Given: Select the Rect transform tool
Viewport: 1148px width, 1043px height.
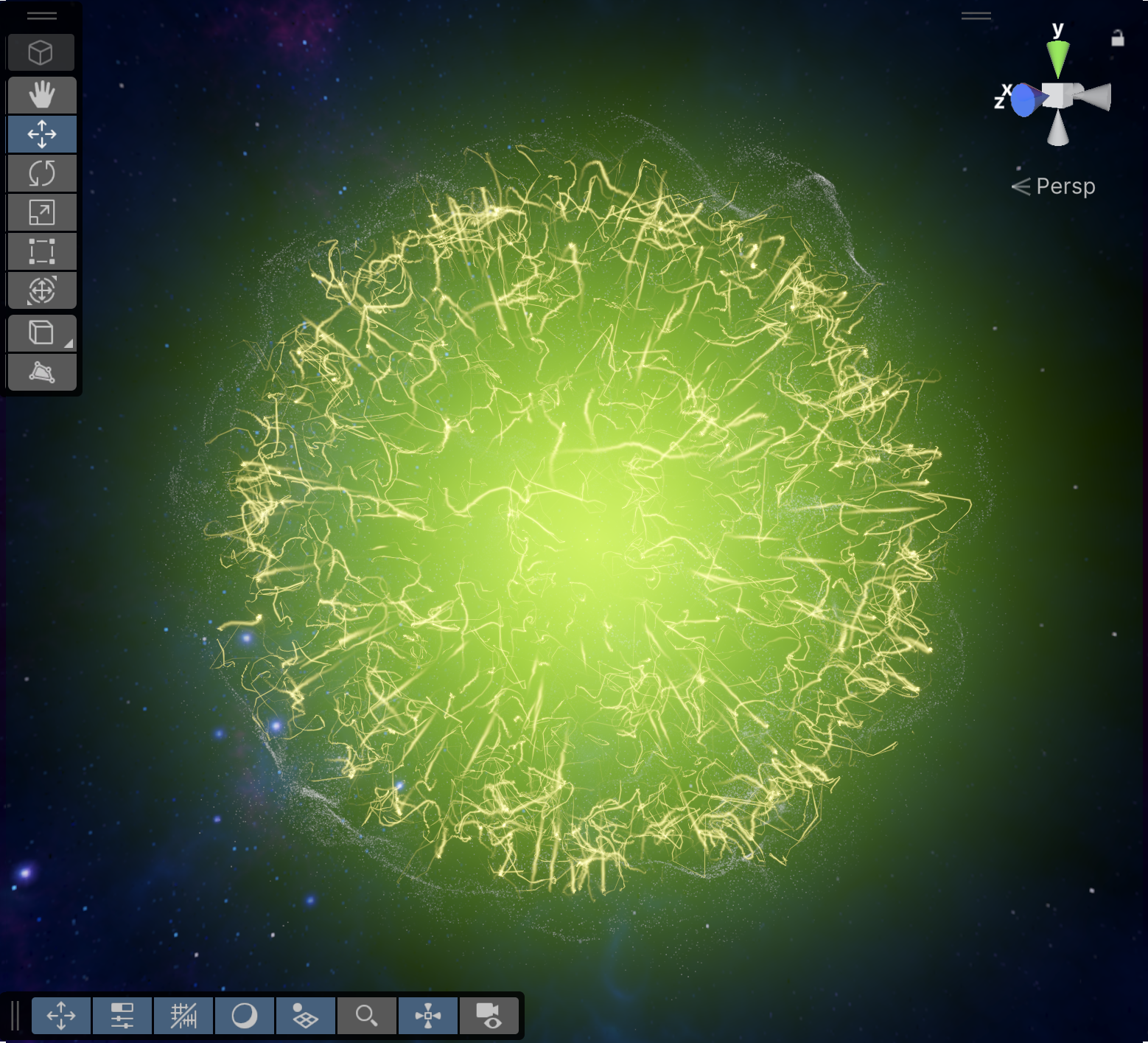Looking at the screenshot, I should tap(42, 251).
